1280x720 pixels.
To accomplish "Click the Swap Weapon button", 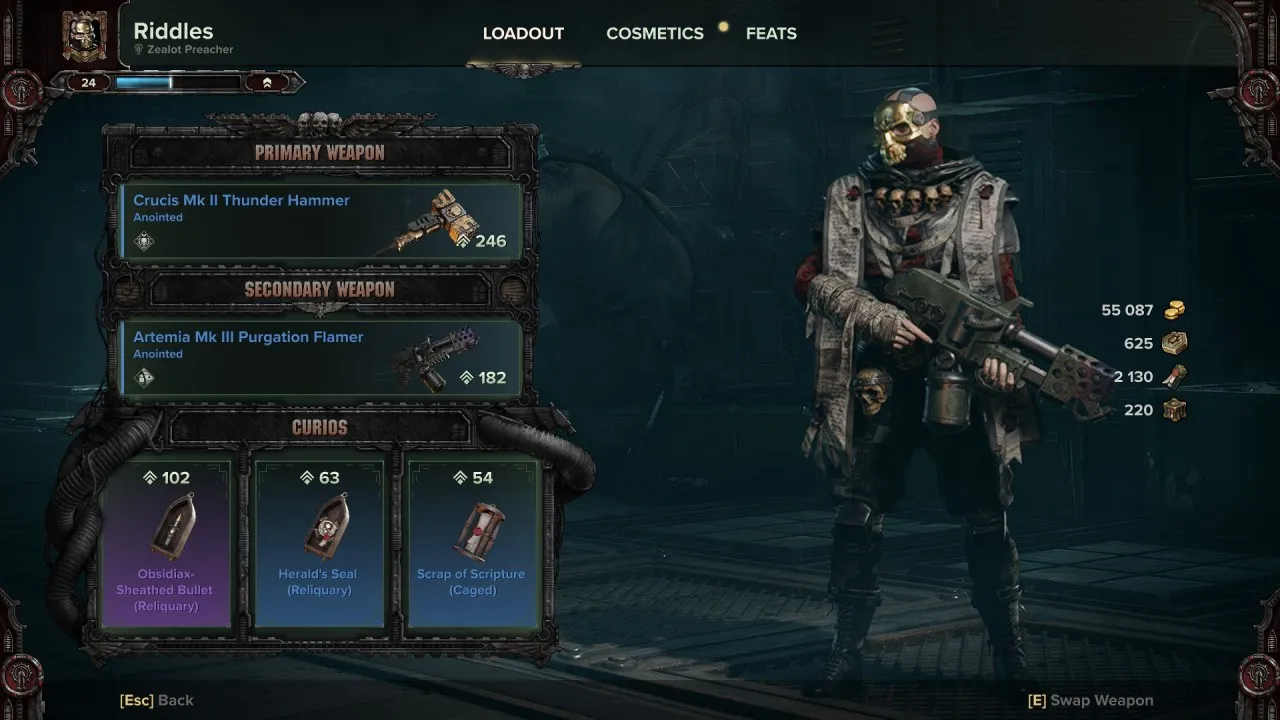I will tap(1091, 700).
